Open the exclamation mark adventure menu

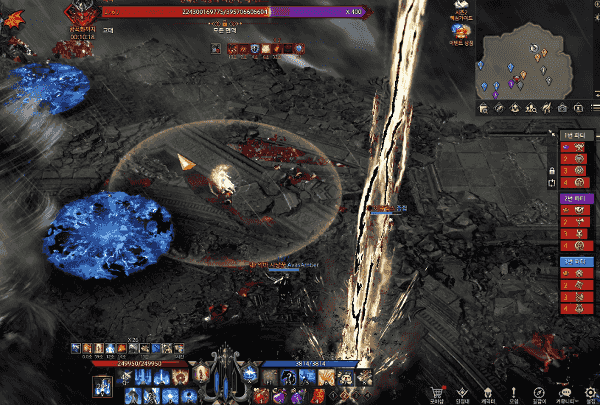(513, 392)
